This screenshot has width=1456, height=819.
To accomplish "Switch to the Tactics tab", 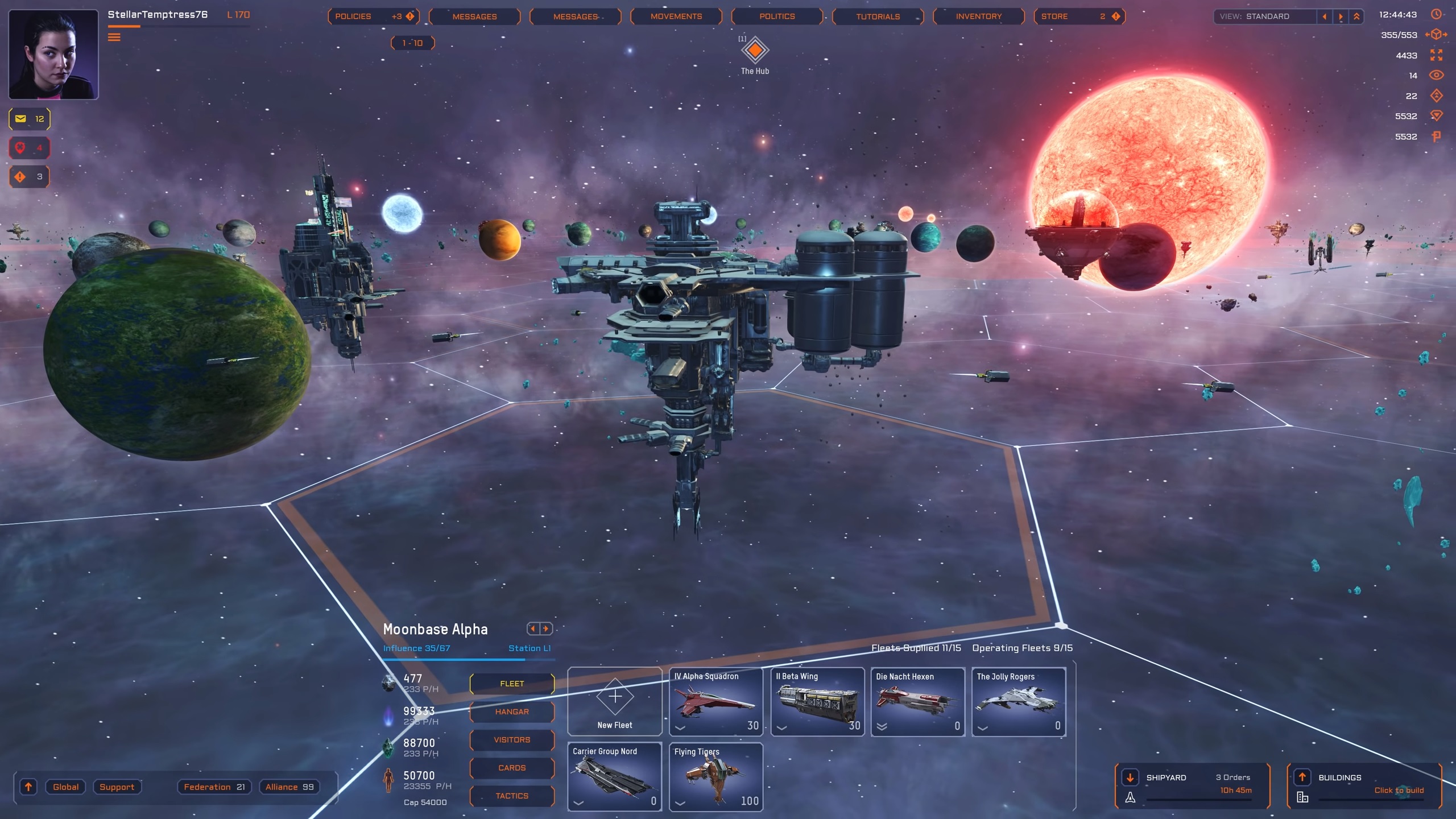I will (512, 796).
